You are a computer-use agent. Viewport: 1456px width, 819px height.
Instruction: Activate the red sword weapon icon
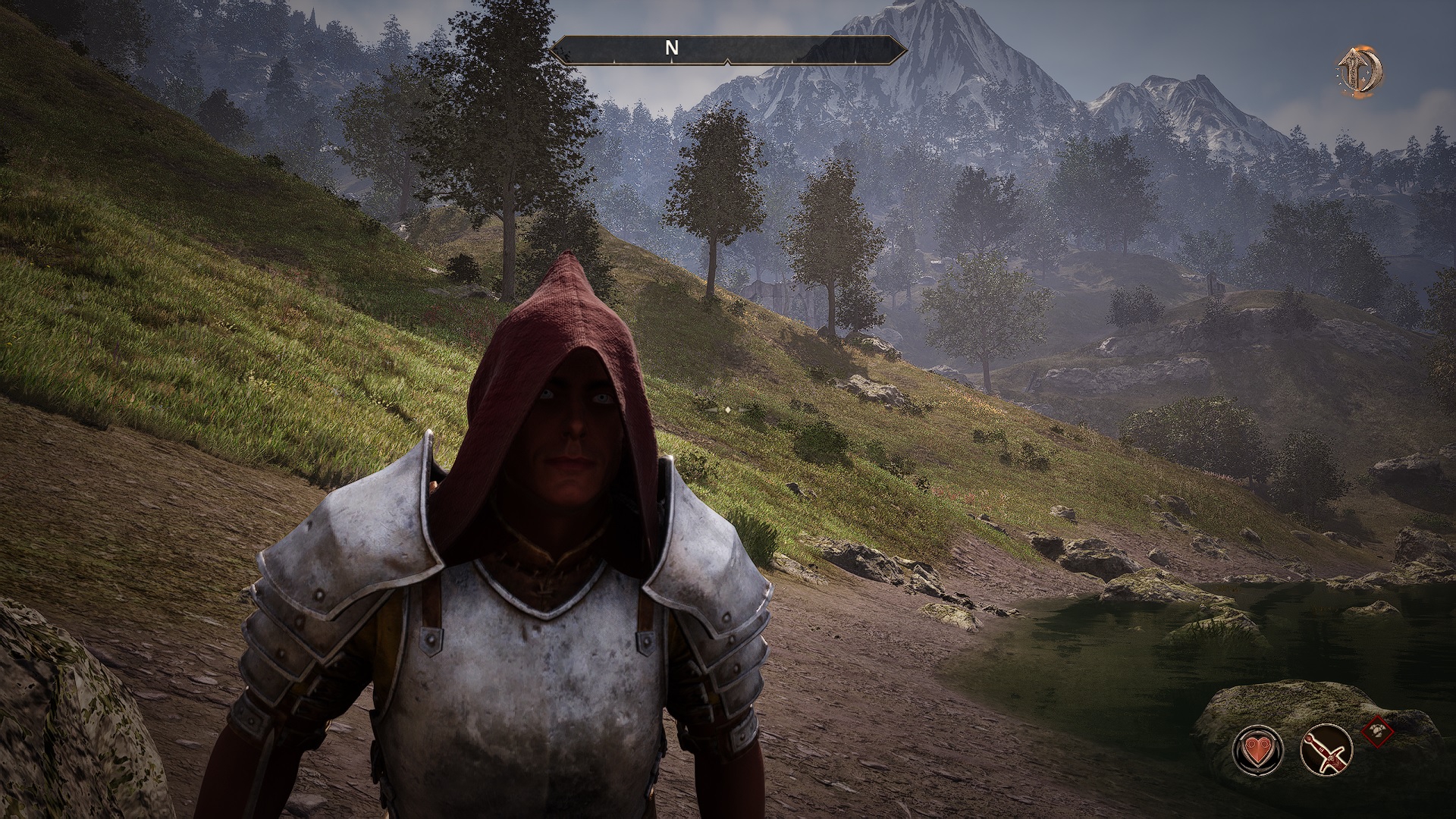[1326, 750]
